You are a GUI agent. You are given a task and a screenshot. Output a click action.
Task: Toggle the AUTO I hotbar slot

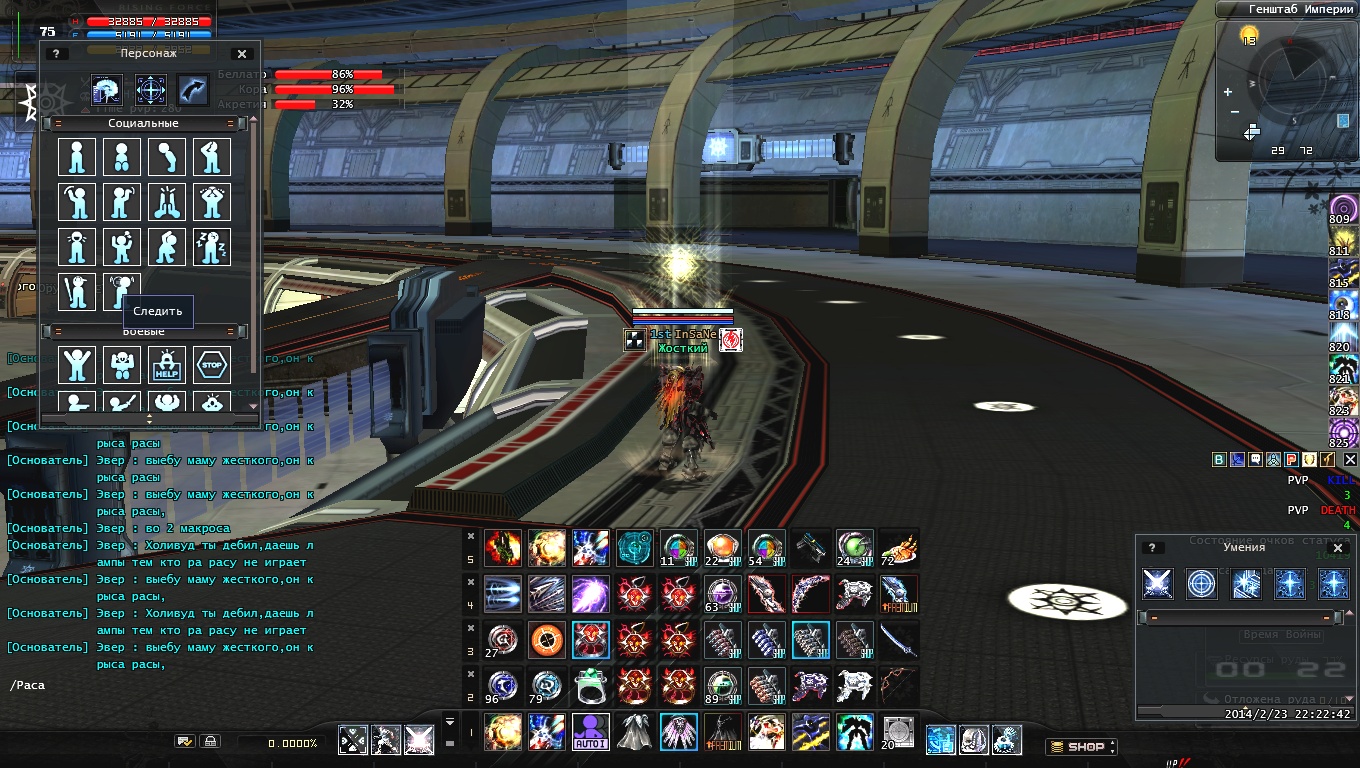point(591,732)
